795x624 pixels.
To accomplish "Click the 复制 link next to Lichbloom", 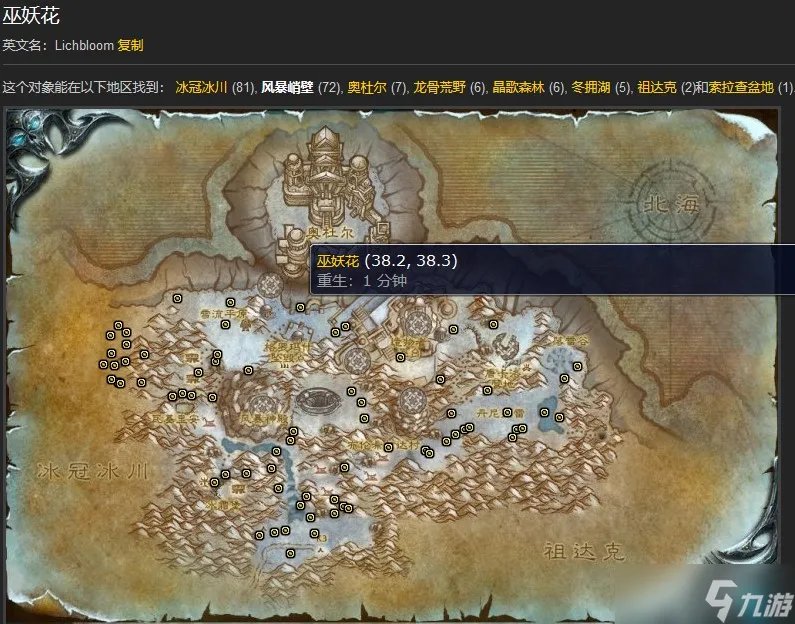I will click(130, 45).
